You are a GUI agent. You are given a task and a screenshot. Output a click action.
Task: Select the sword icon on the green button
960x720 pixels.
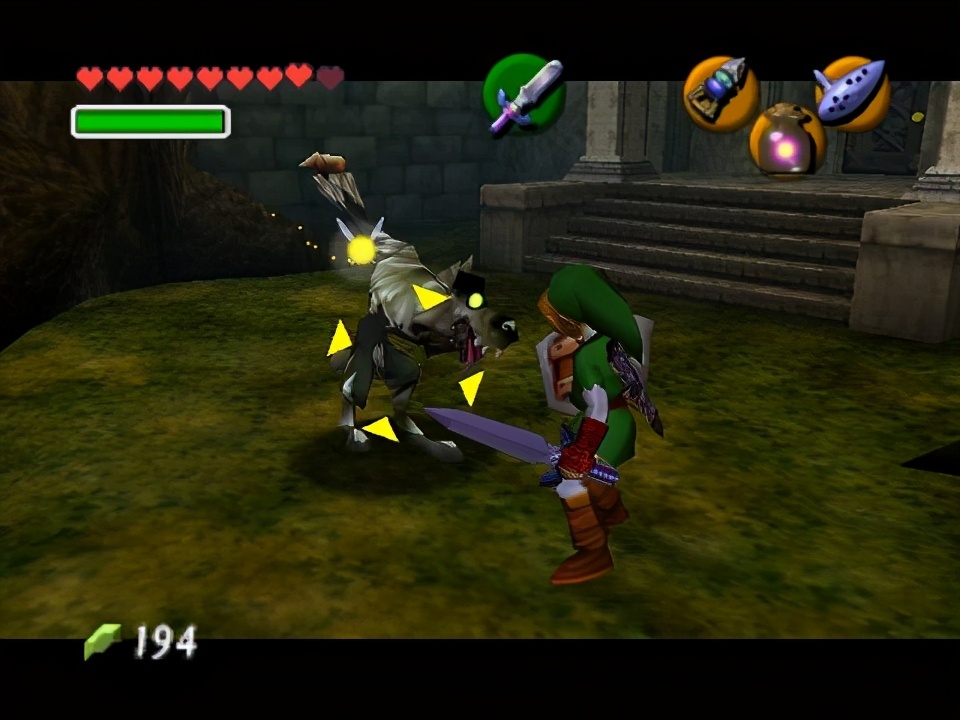pyautogui.click(x=524, y=94)
